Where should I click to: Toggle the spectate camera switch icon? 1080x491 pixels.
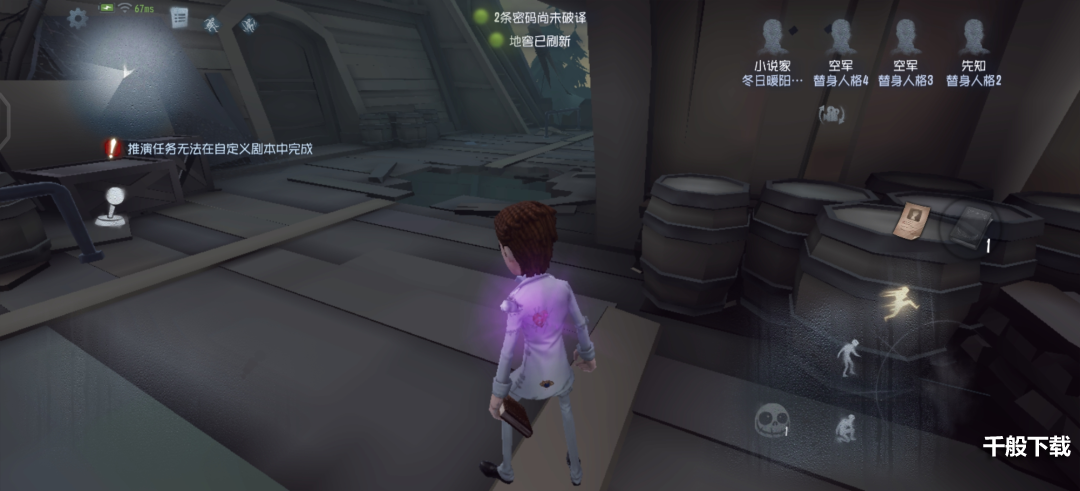pos(831,115)
